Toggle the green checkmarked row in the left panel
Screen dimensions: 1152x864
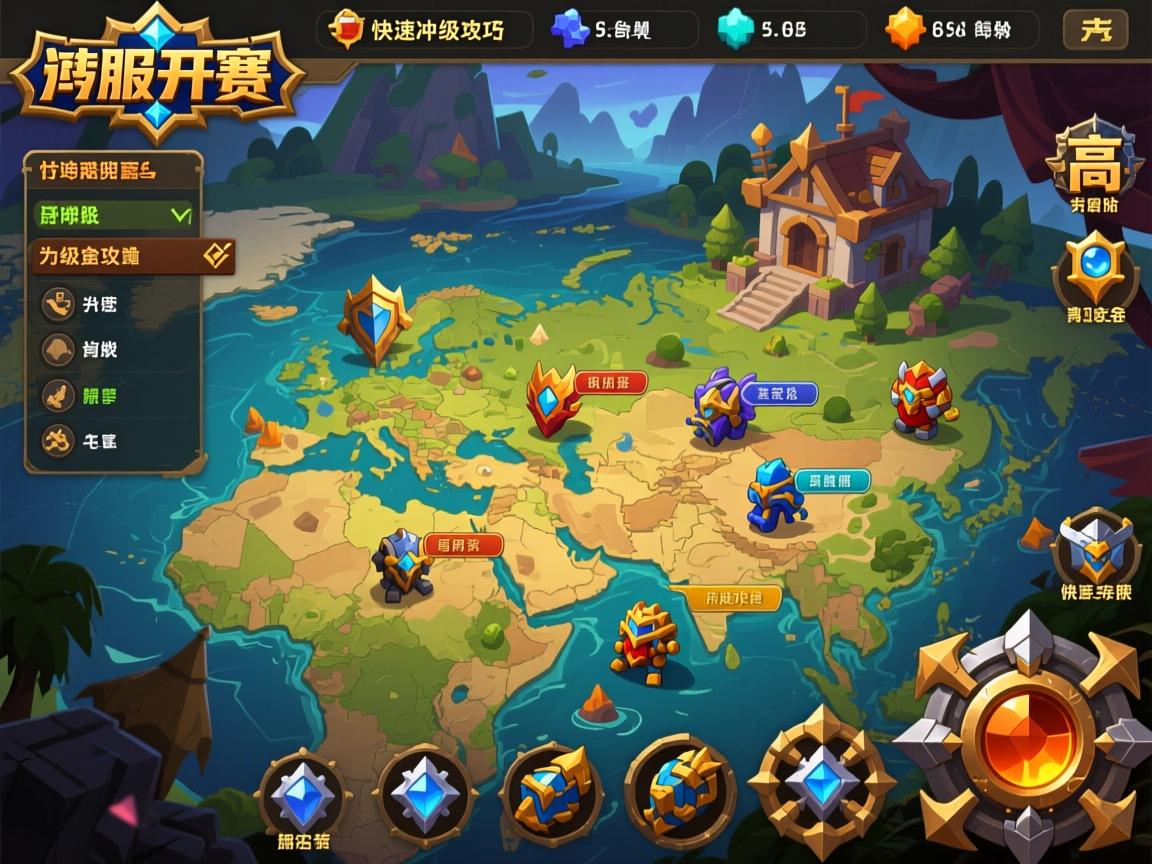click(112, 215)
